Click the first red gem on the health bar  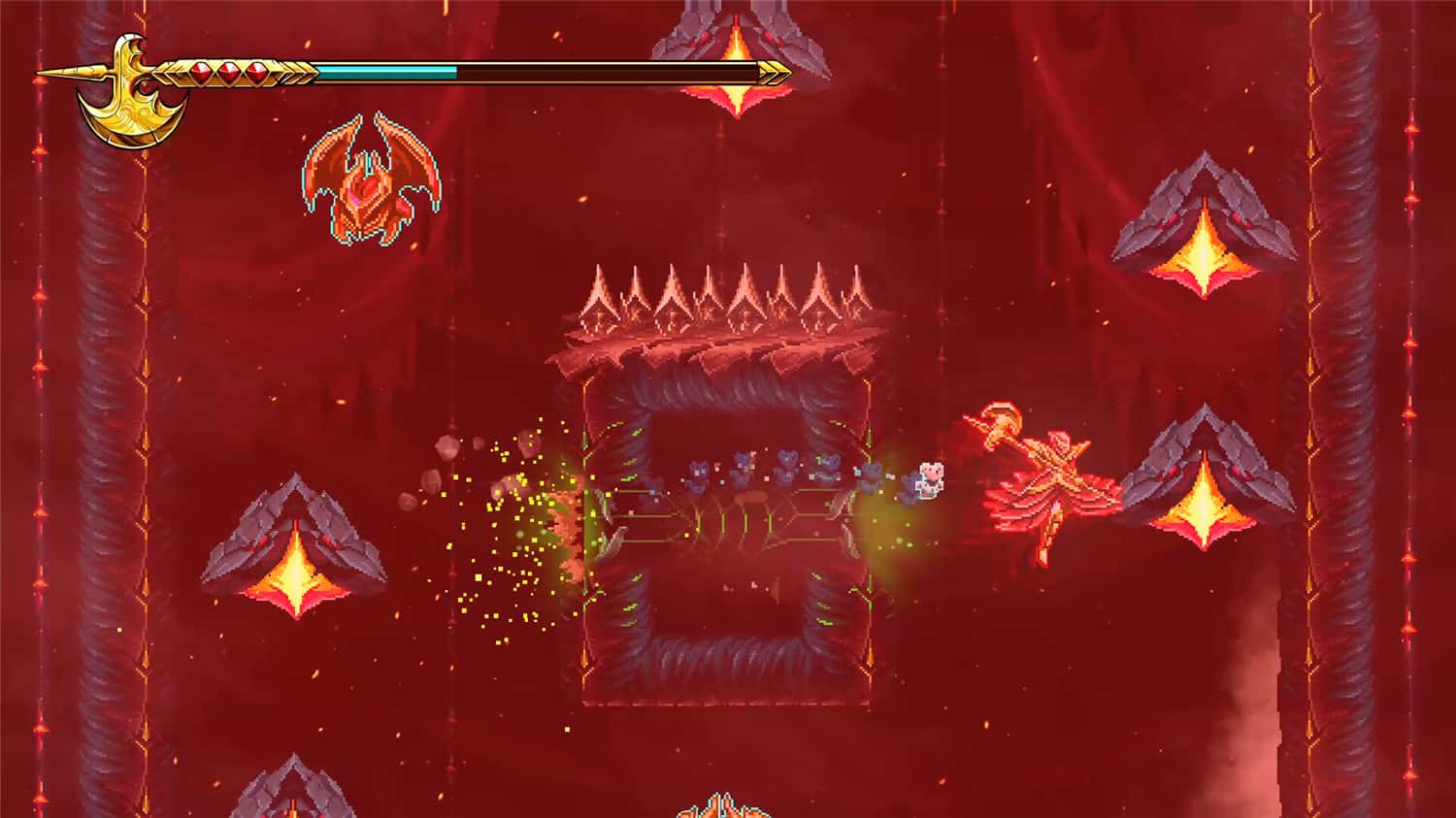[199, 73]
